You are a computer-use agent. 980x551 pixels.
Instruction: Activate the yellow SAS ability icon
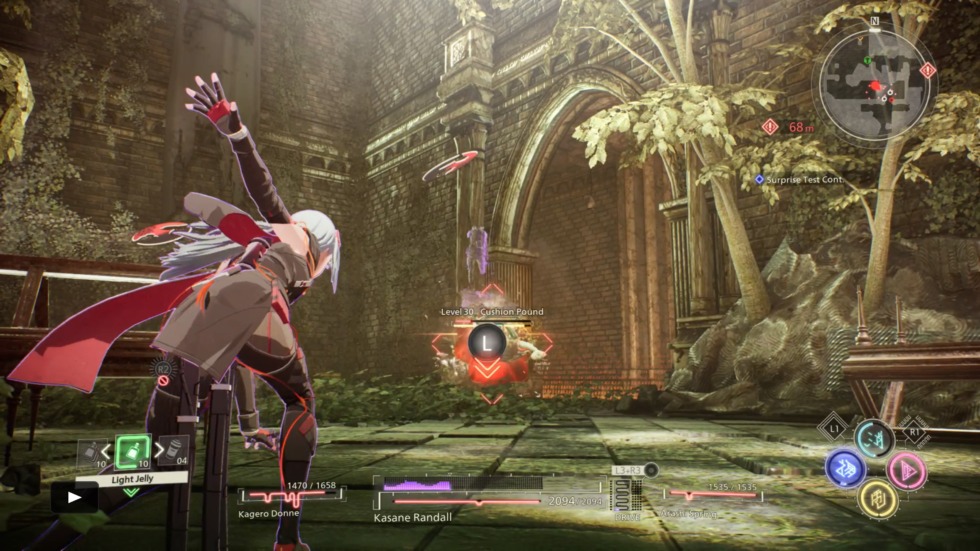(876, 497)
